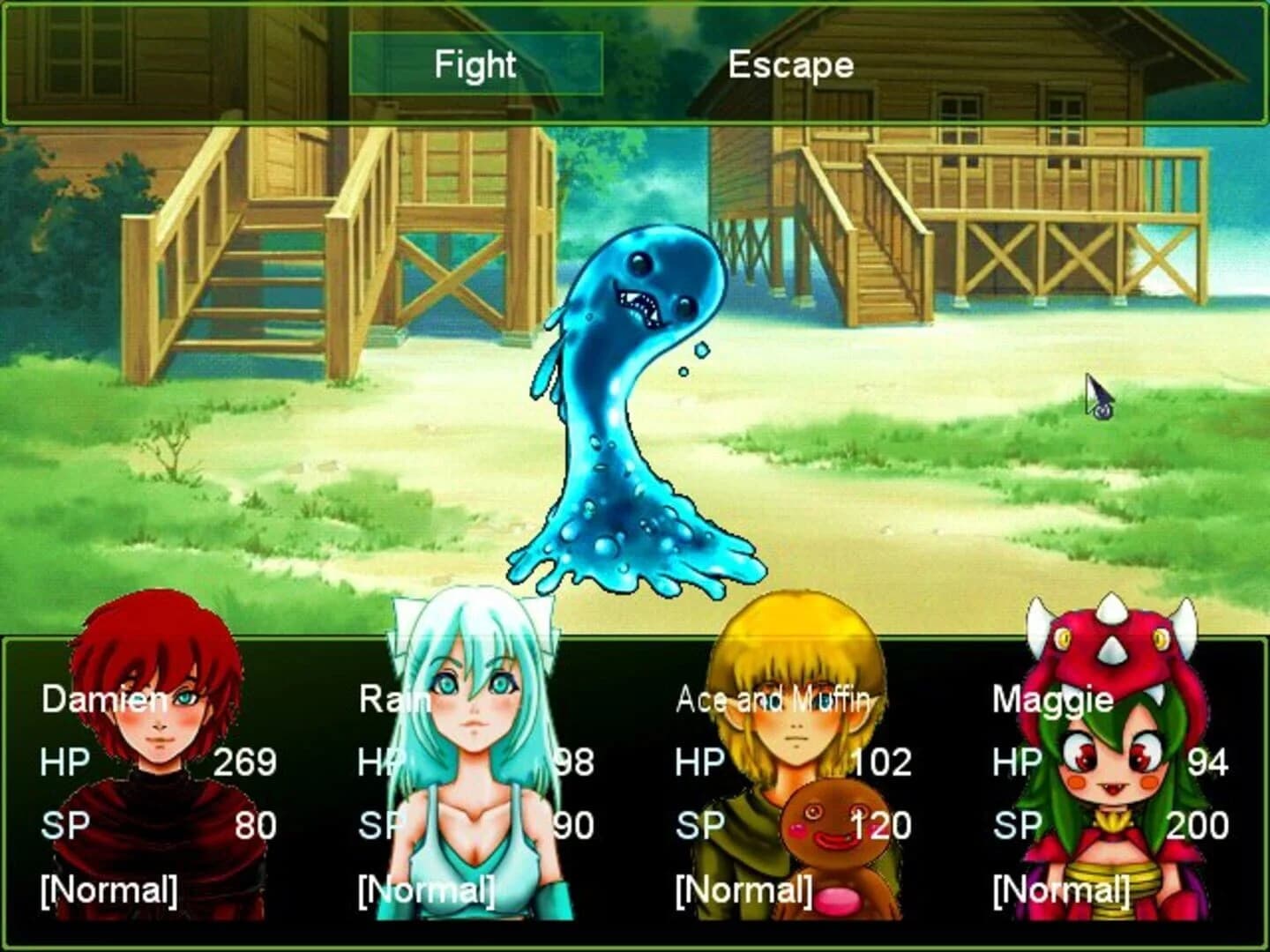The image size is (1270, 952).
Task: Open Maggie's [Normal] status indicator
Action: click(1061, 890)
